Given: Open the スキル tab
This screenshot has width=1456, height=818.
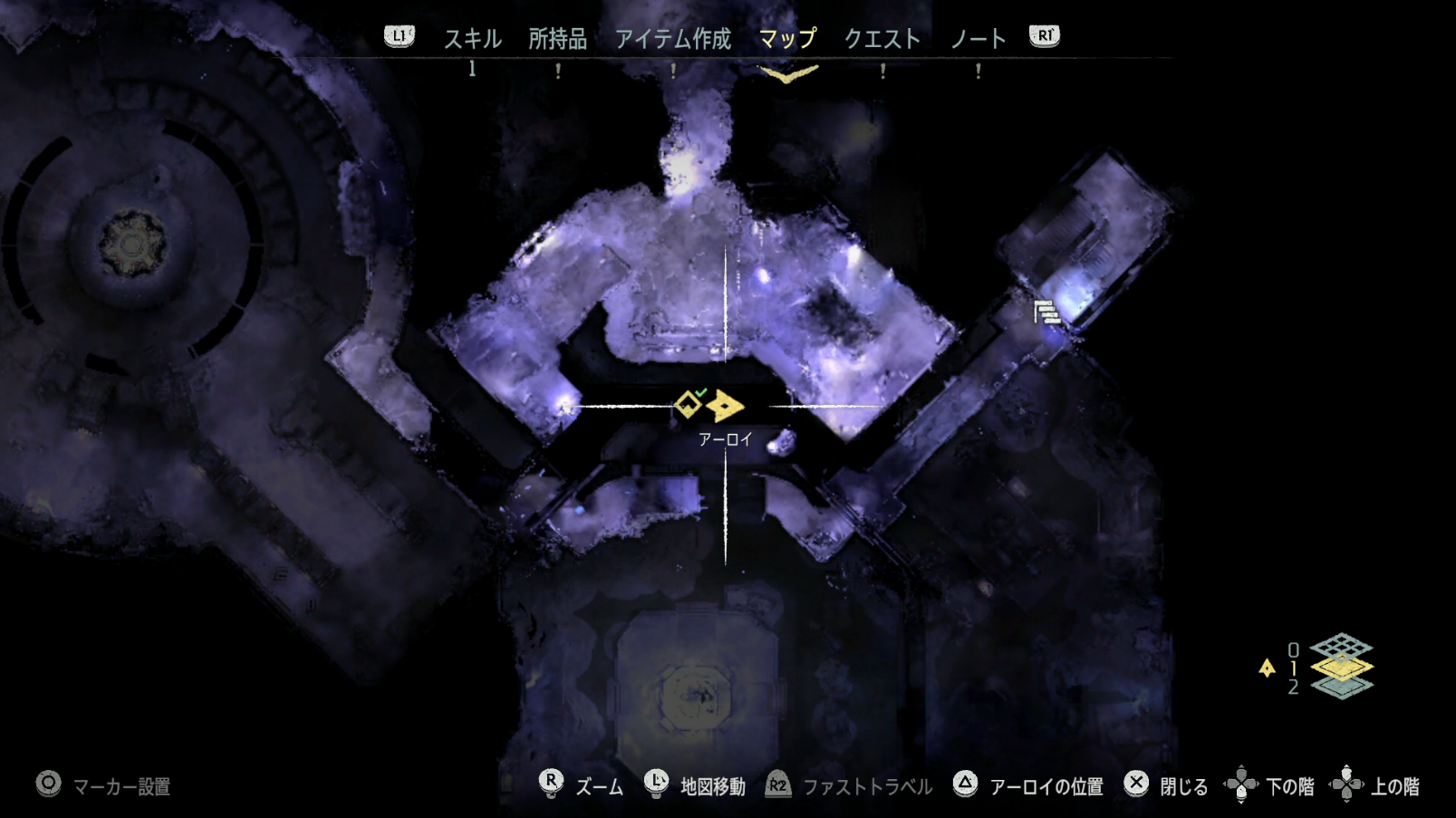Looking at the screenshot, I should (472, 38).
